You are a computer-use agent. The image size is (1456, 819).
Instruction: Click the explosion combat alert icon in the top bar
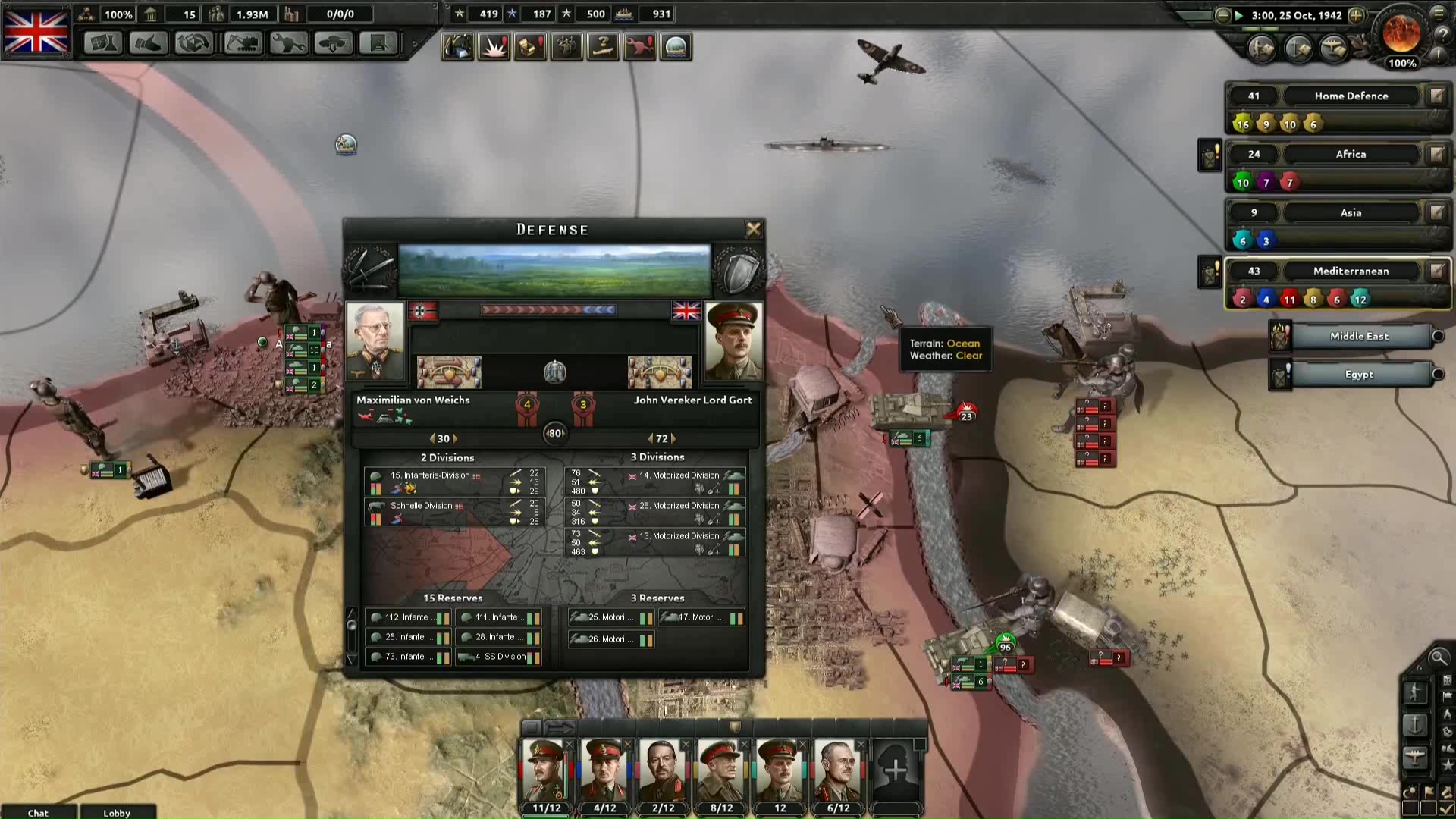[x=494, y=46]
